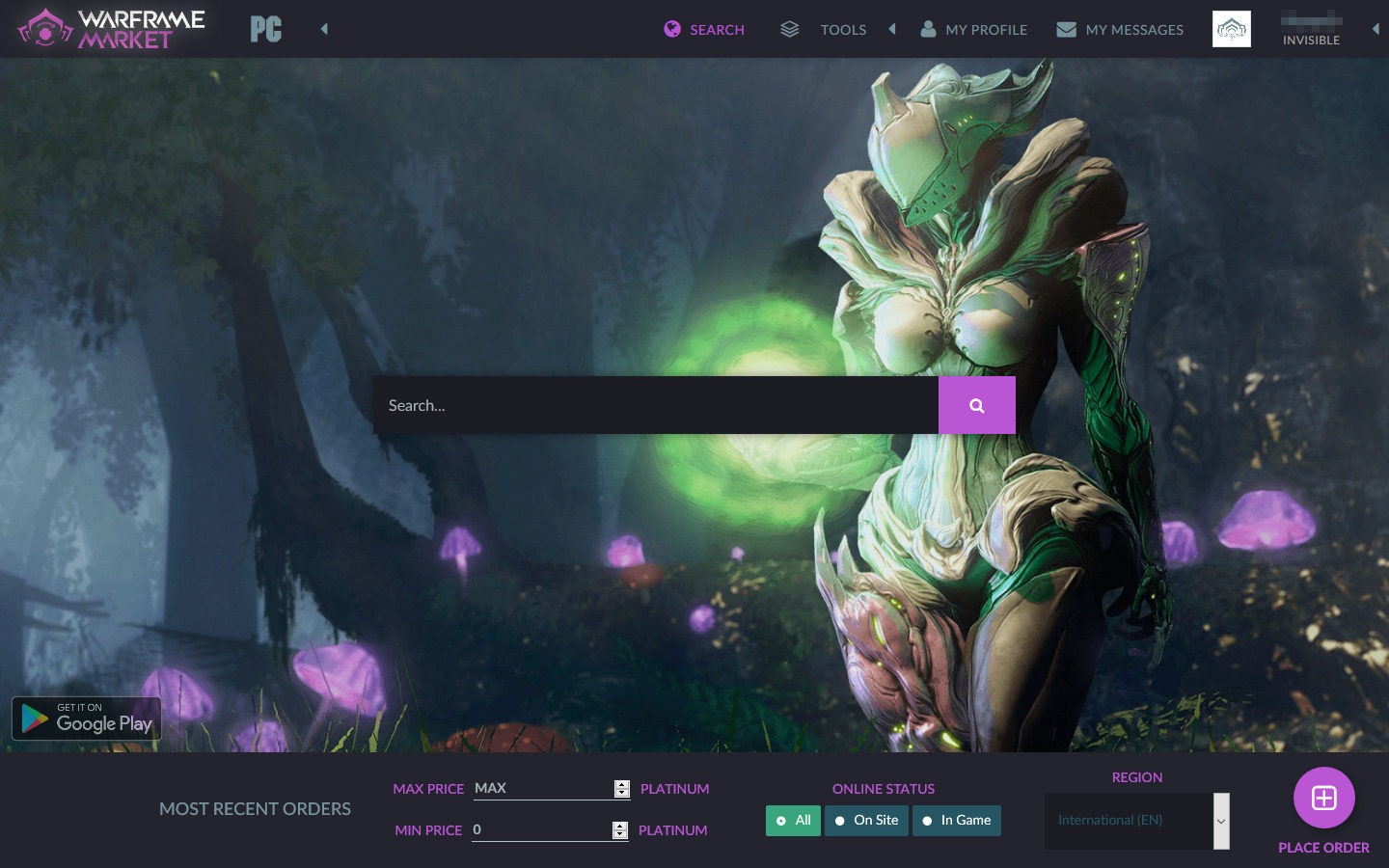
Task: Click the user avatar emblem in top bar
Action: [x=1232, y=28]
